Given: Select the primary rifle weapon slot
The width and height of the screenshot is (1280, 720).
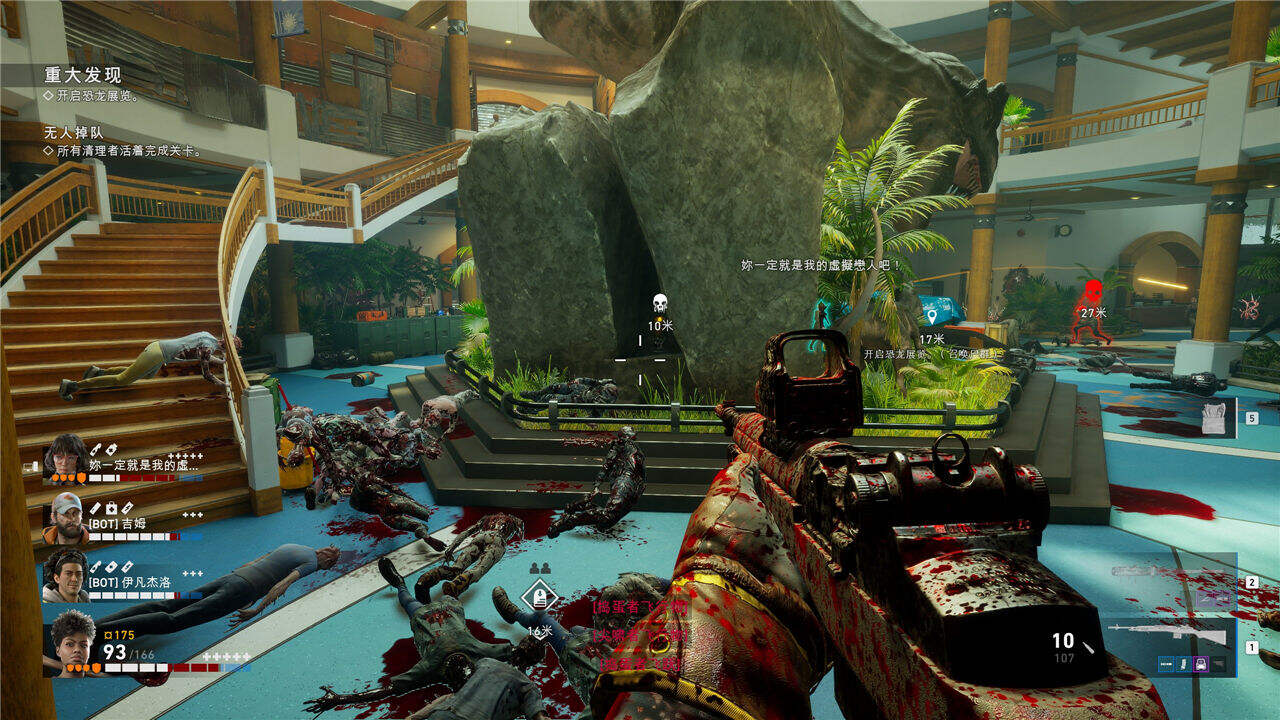Looking at the screenshot, I should 1168,634.
